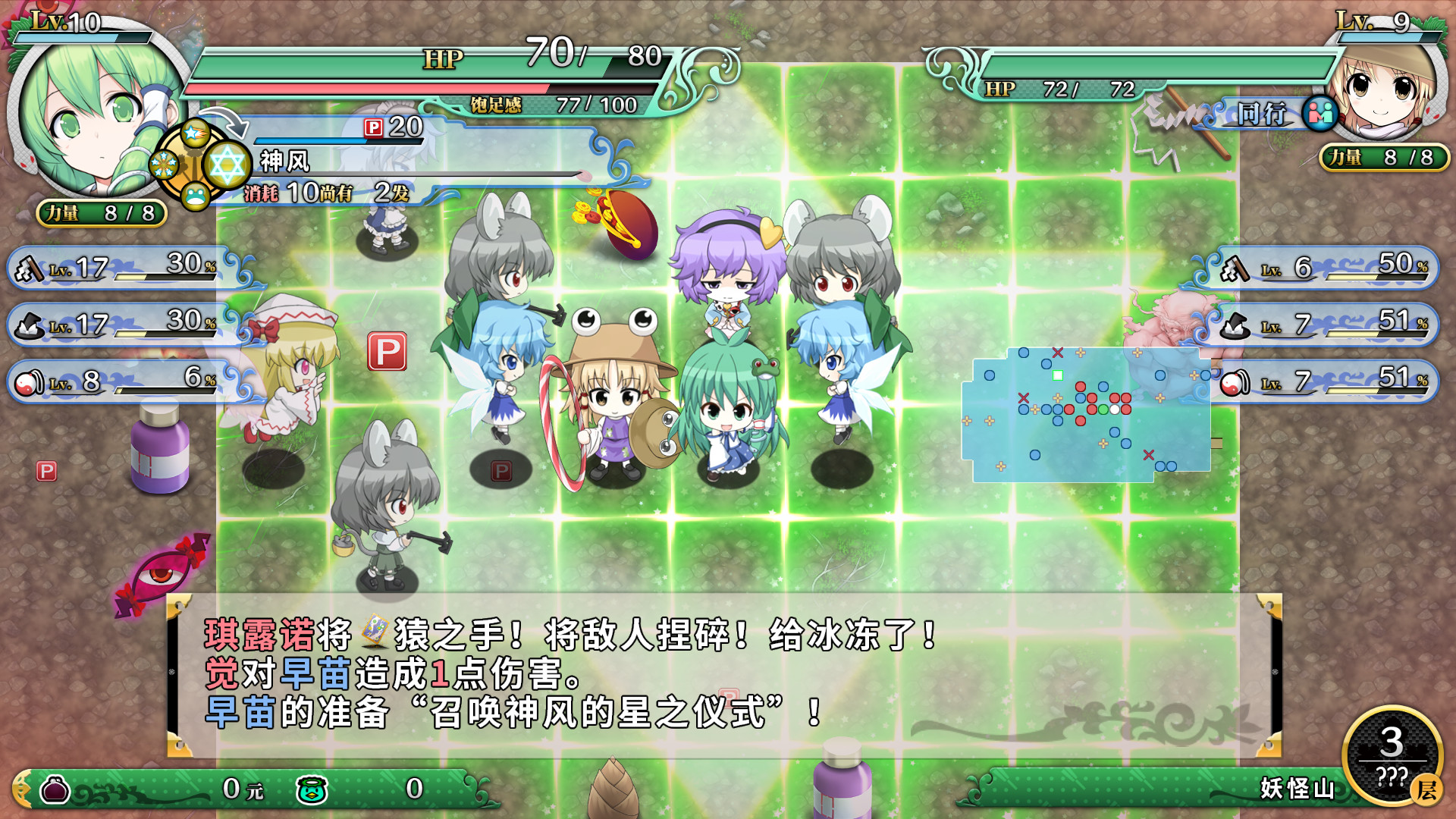Select the green frog spell icon

click(x=195, y=196)
